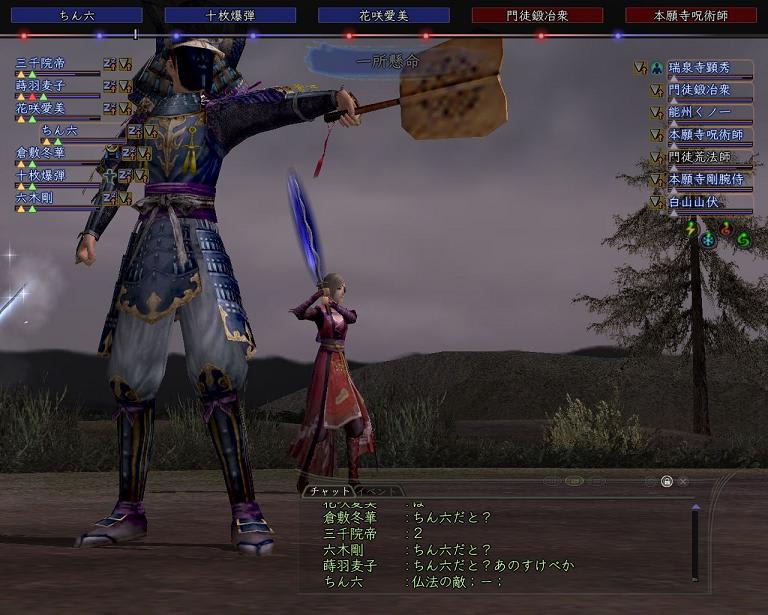The image size is (768, 615).
Task: Click the blue snowflake icon
Action: coord(707,240)
